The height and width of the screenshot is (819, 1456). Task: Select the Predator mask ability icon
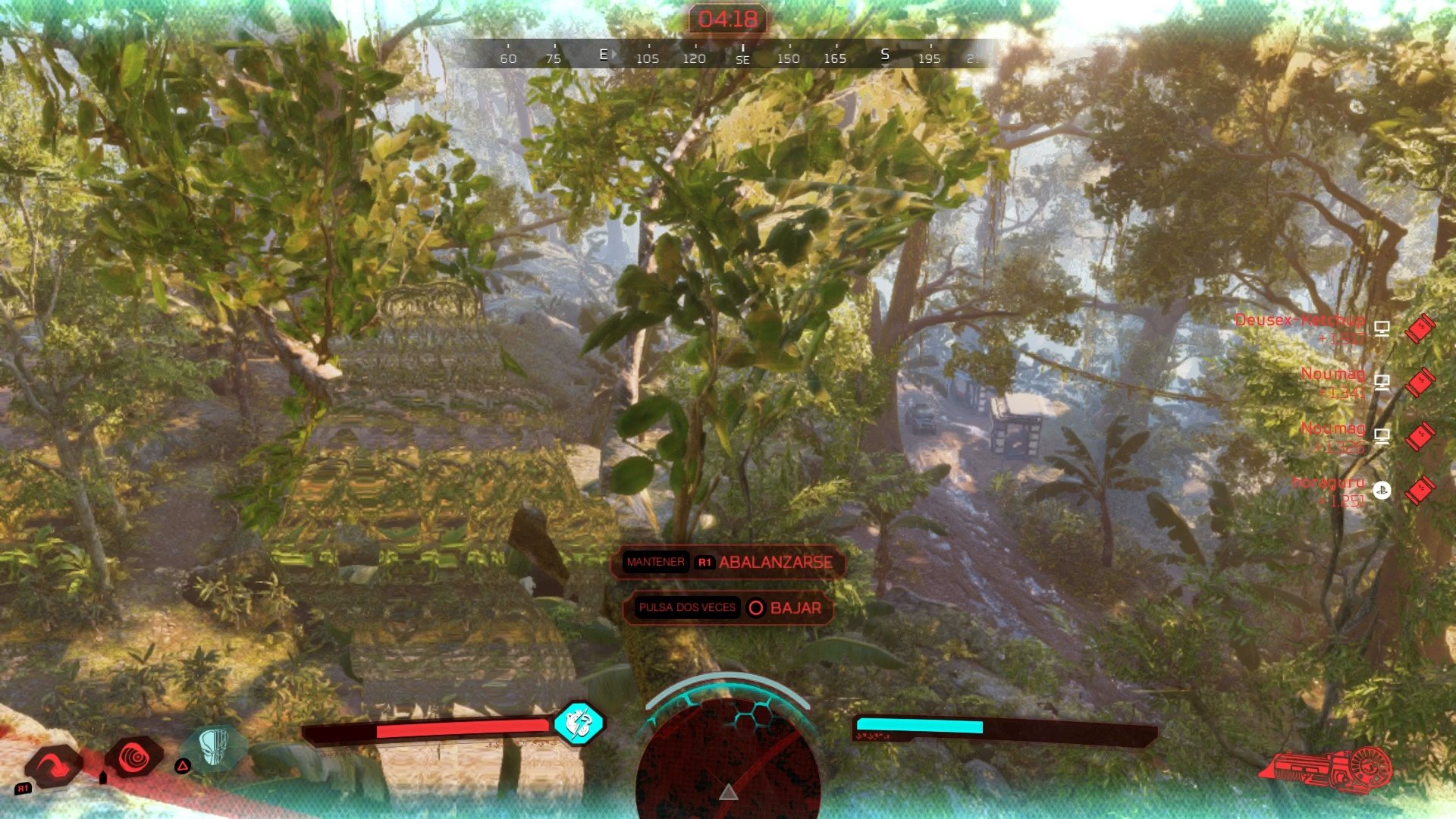pos(216,751)
